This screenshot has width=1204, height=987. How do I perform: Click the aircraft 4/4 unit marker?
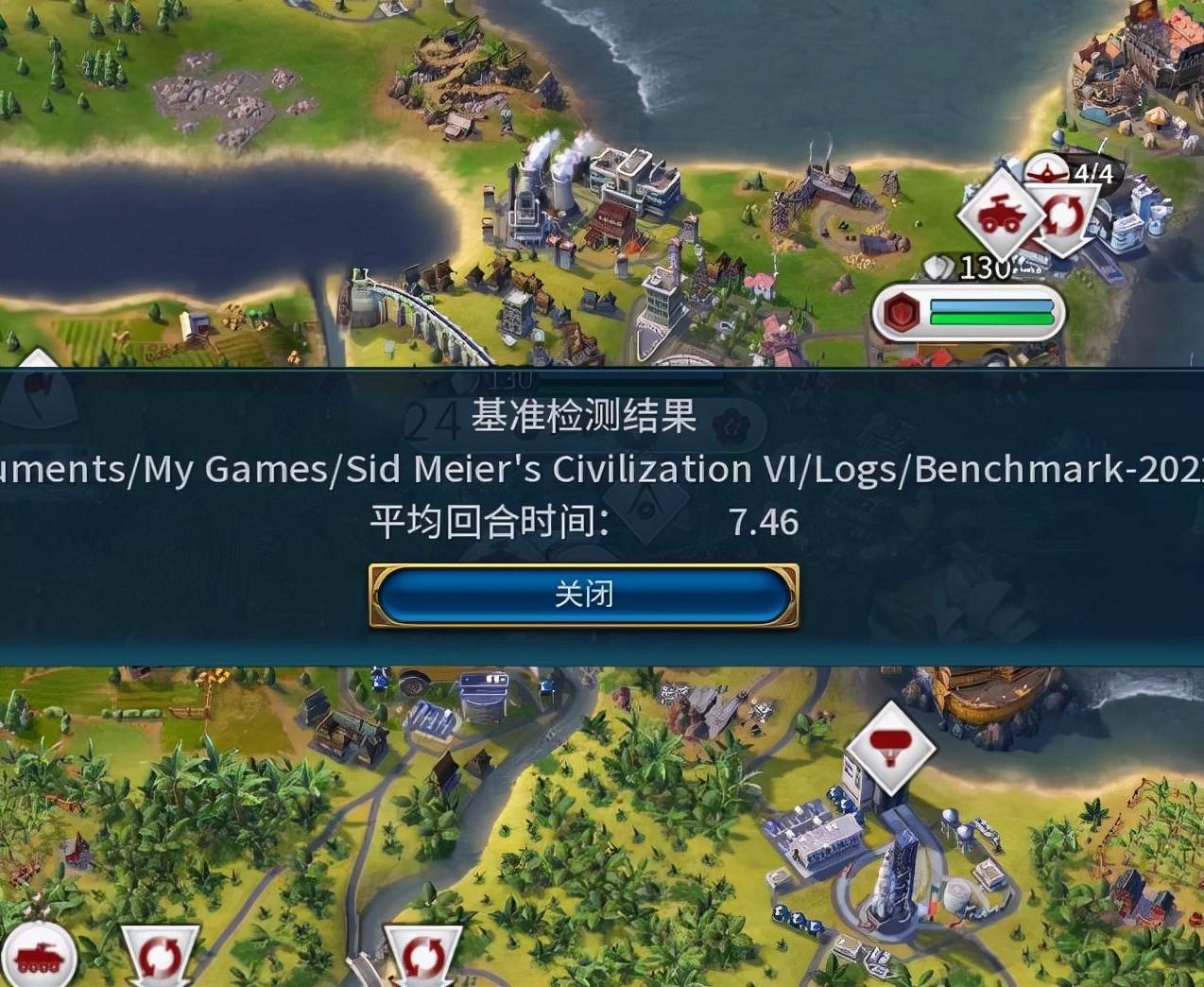click(1072, 172)
